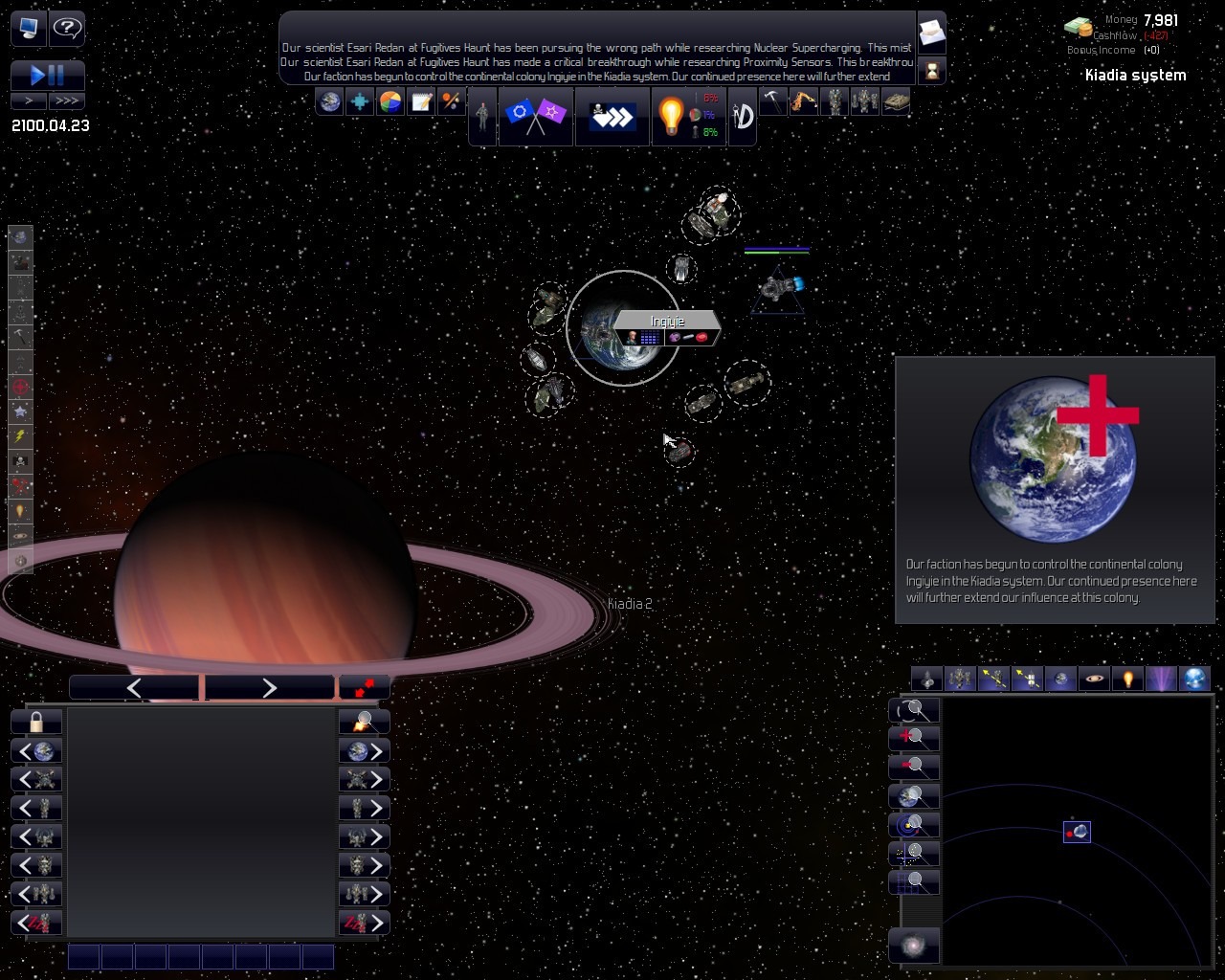Click the colony marker on the minimap
1225x980 pixels.
pos(1077,832)
